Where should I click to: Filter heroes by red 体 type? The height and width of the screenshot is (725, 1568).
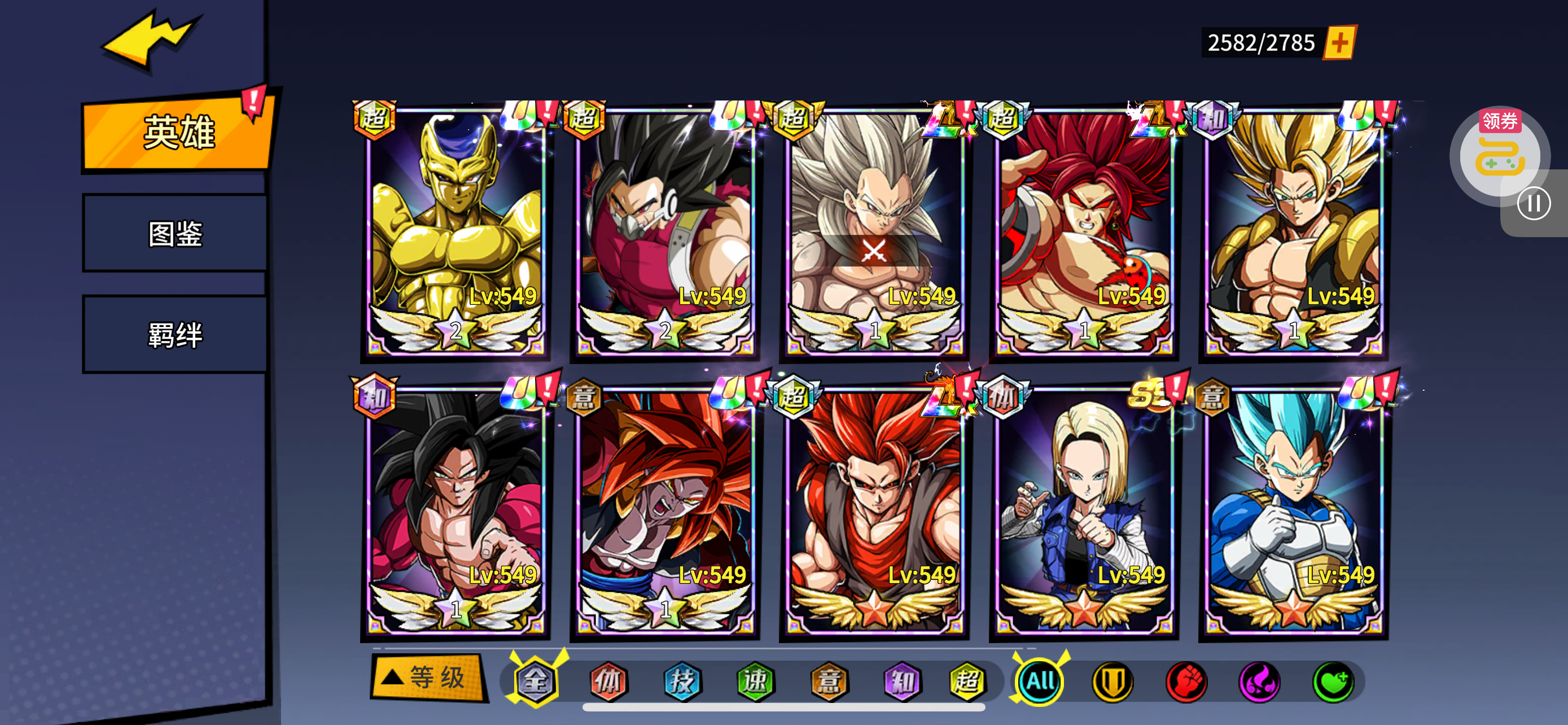point(608,681)
